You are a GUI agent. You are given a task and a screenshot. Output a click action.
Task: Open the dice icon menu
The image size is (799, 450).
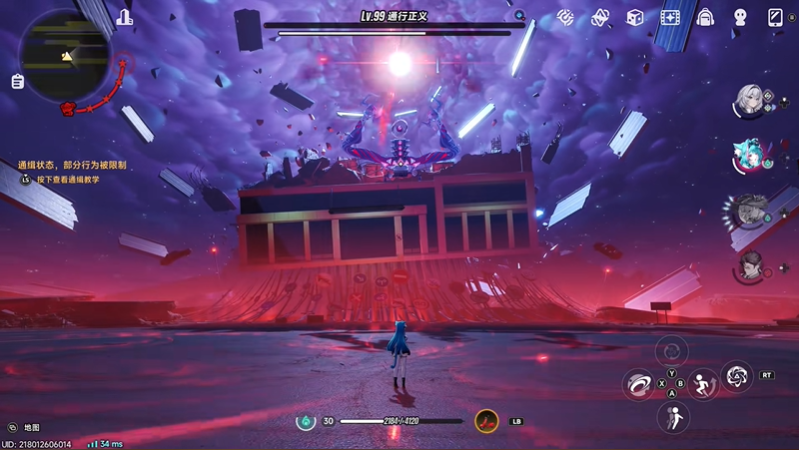point(634,18)
